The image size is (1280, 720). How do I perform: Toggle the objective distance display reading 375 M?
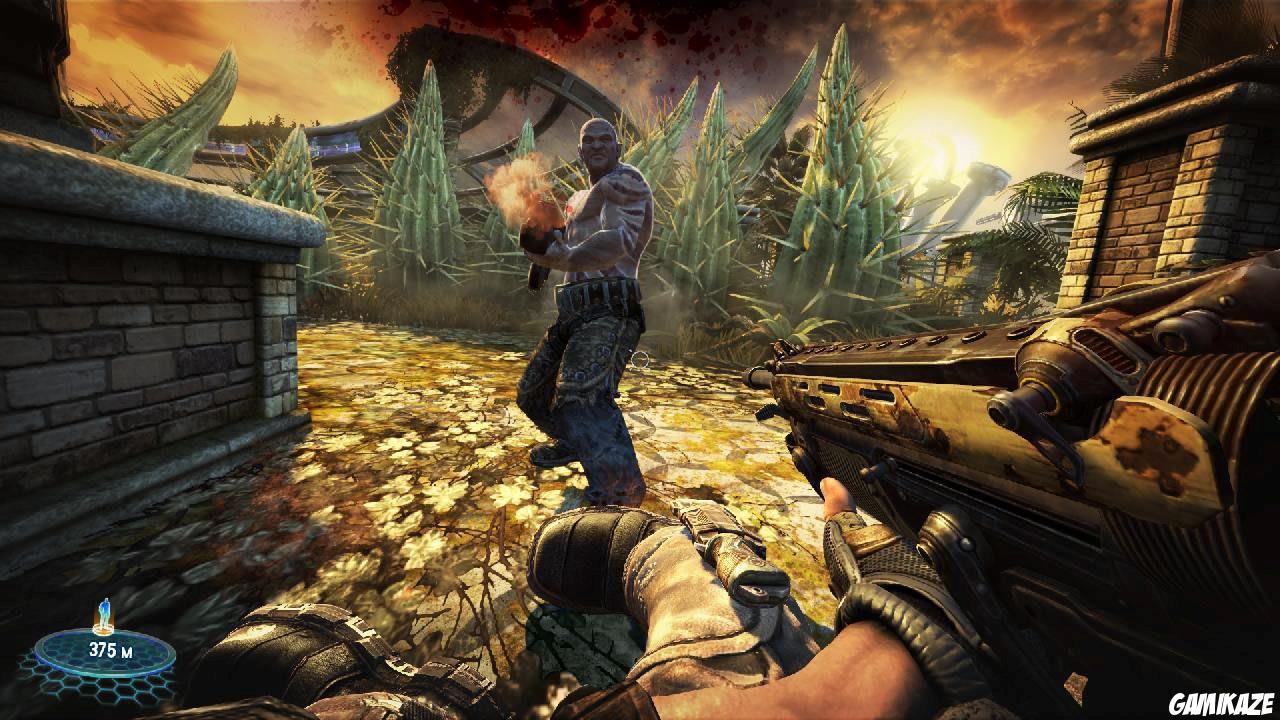point(110,648)
